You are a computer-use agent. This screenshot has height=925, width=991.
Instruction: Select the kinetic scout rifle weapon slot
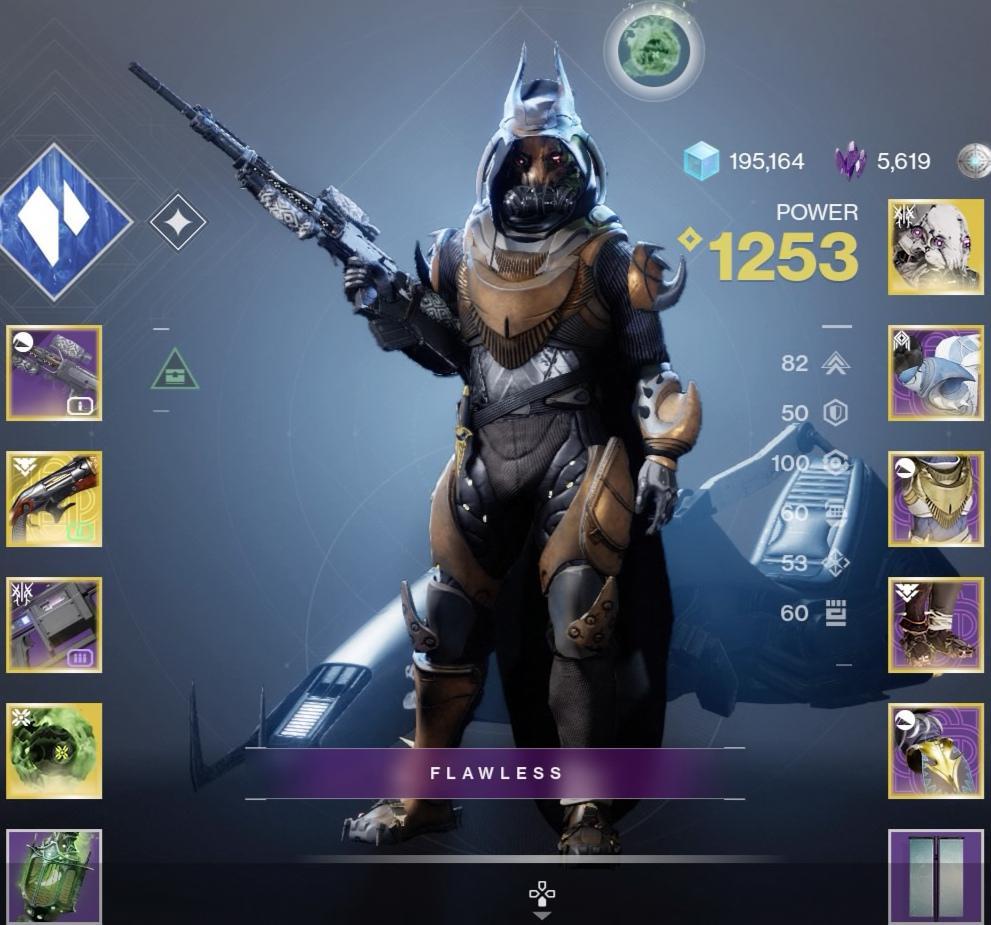[54, 373]
